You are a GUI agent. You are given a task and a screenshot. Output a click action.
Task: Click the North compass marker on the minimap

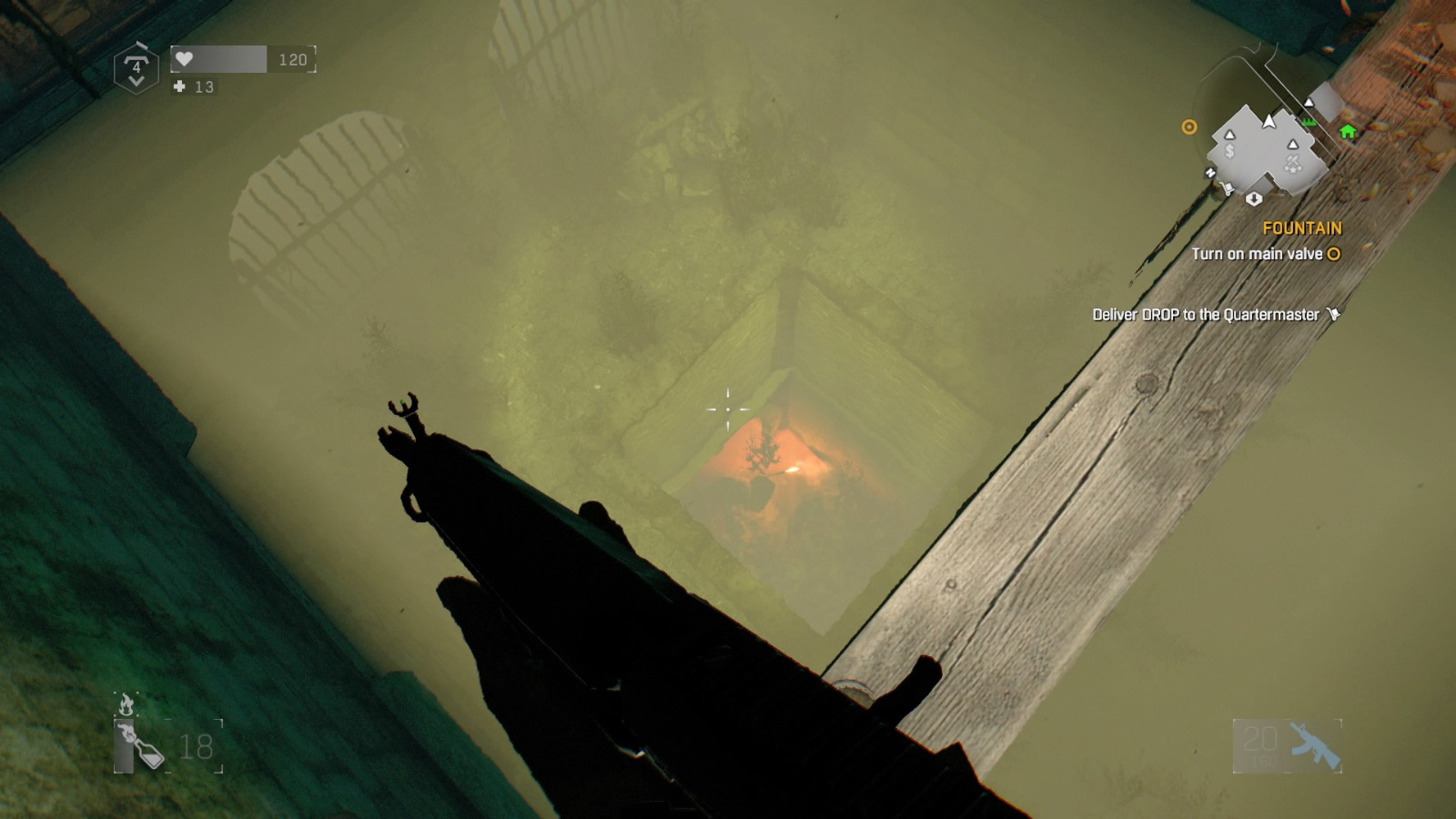point(1209,173)
